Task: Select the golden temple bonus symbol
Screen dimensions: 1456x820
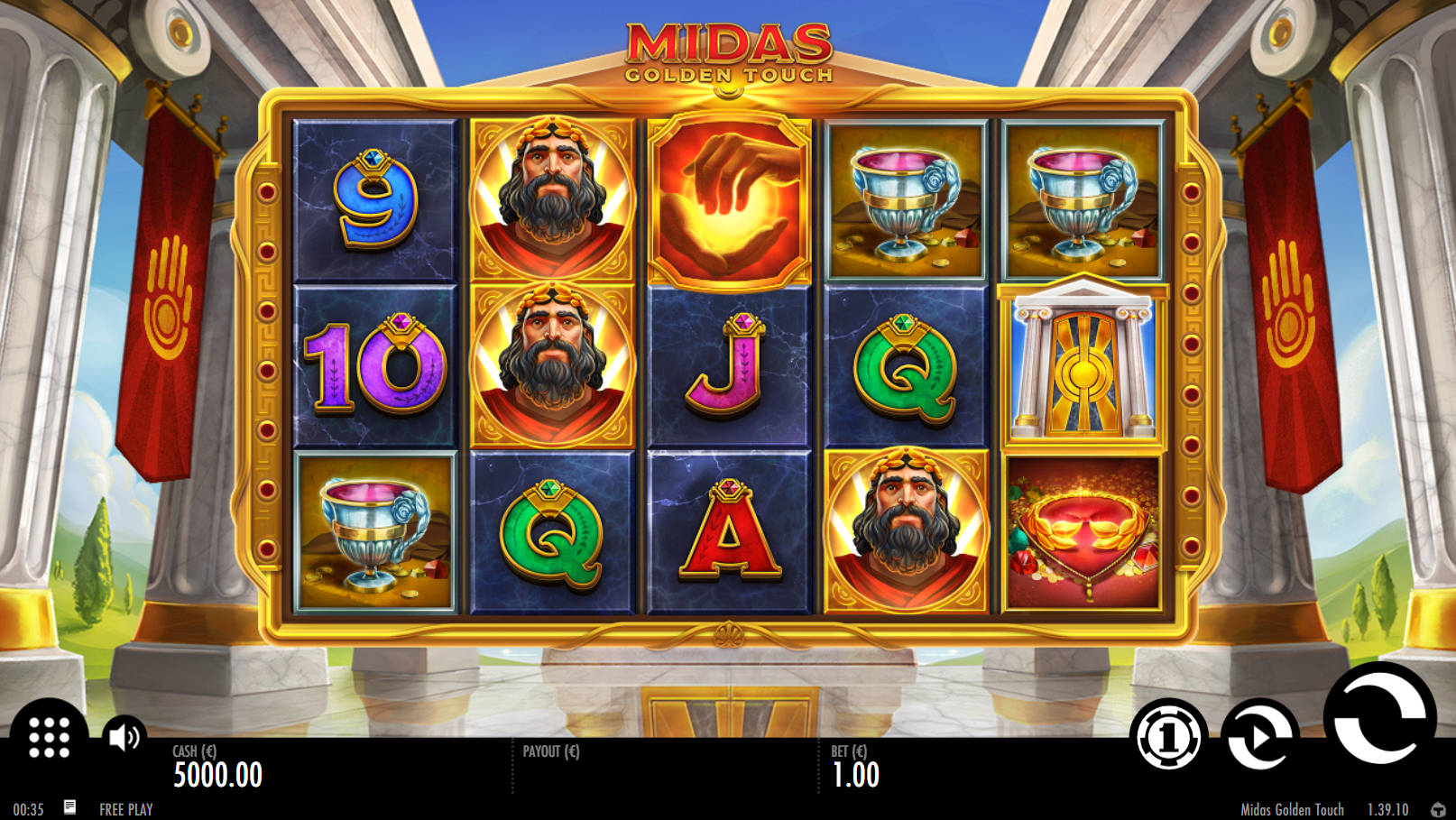Action: 1083,364
